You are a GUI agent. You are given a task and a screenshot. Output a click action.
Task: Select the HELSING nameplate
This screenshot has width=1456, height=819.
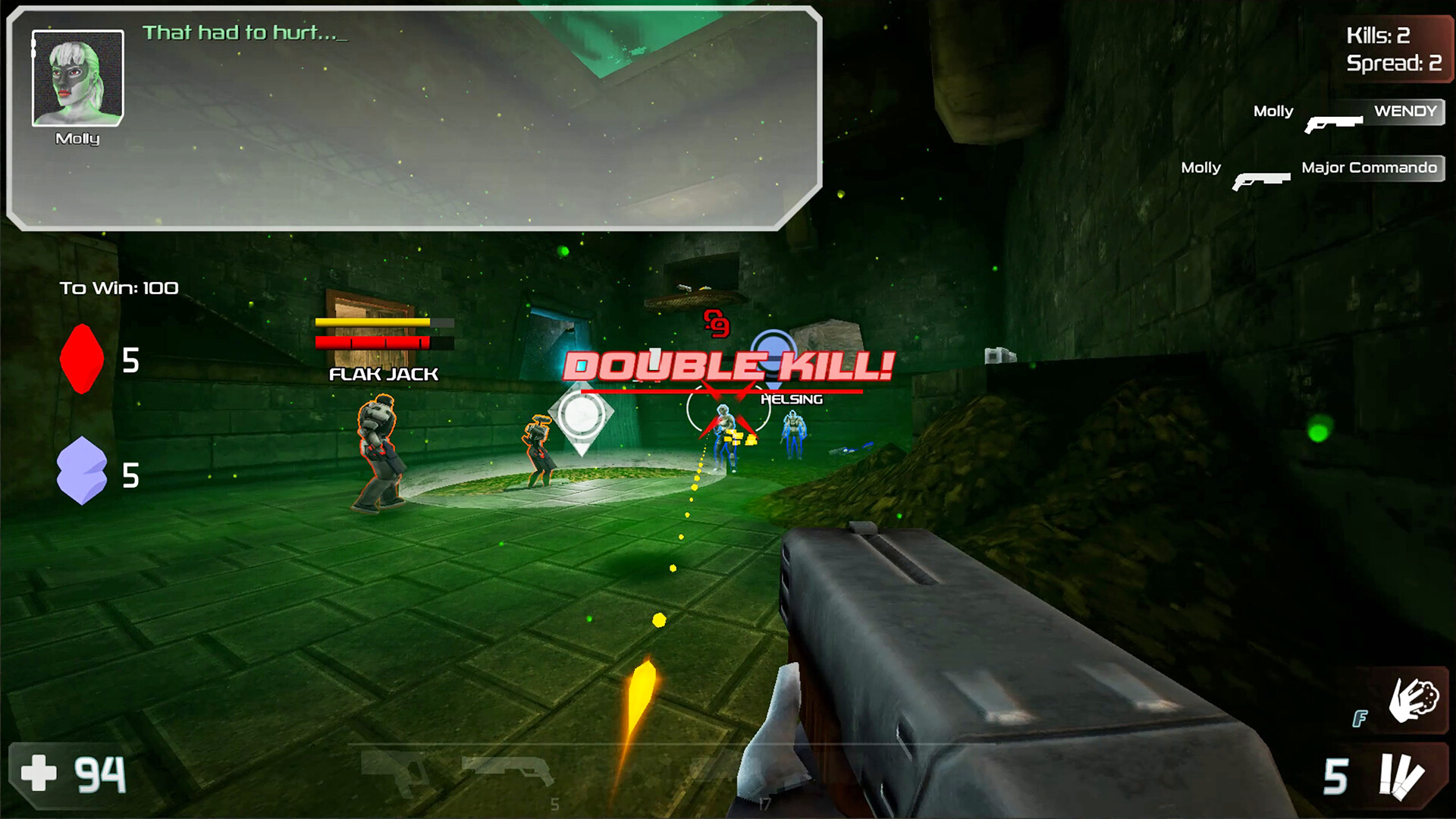click(791, 397)
